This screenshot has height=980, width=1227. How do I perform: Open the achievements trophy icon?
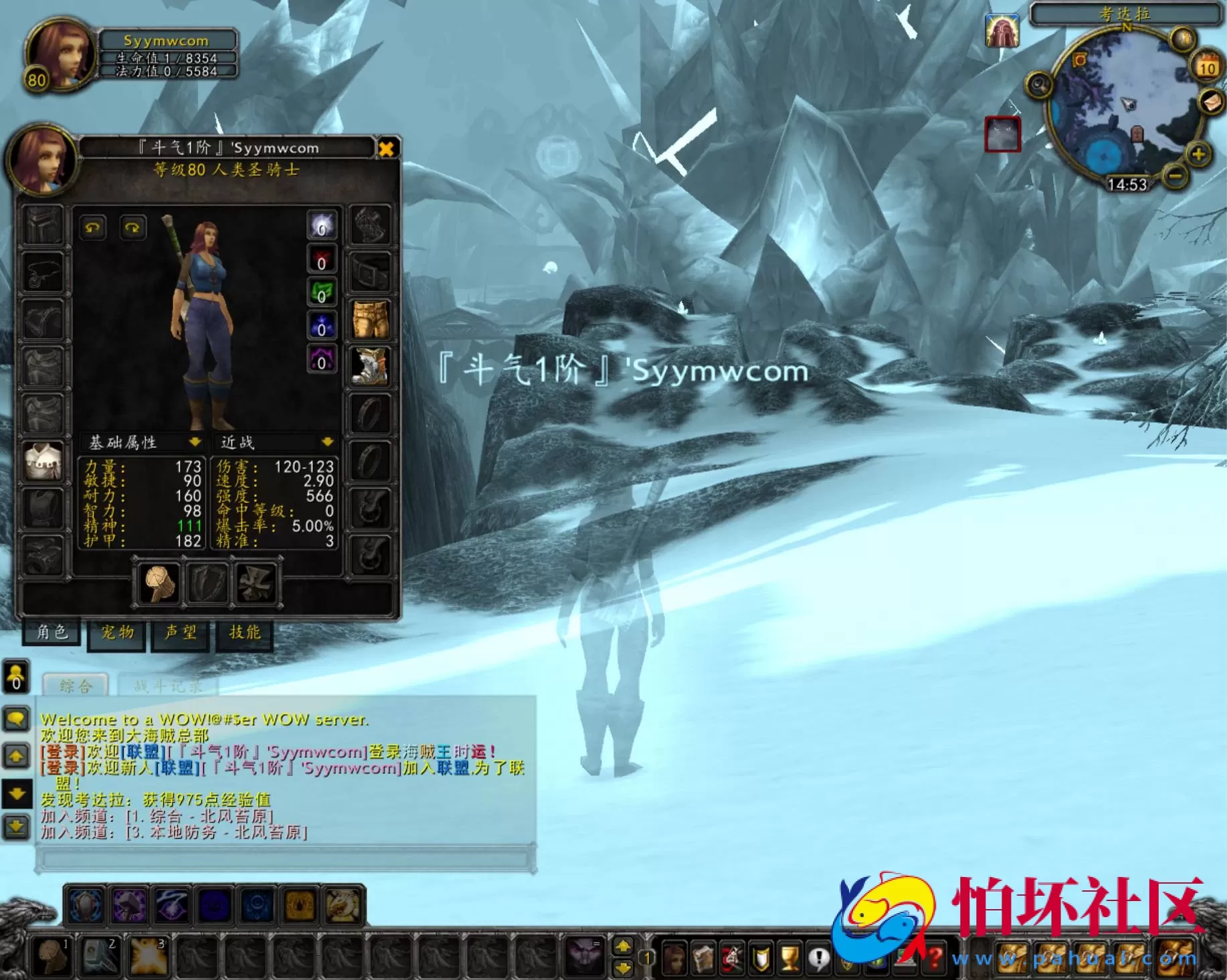790,958
